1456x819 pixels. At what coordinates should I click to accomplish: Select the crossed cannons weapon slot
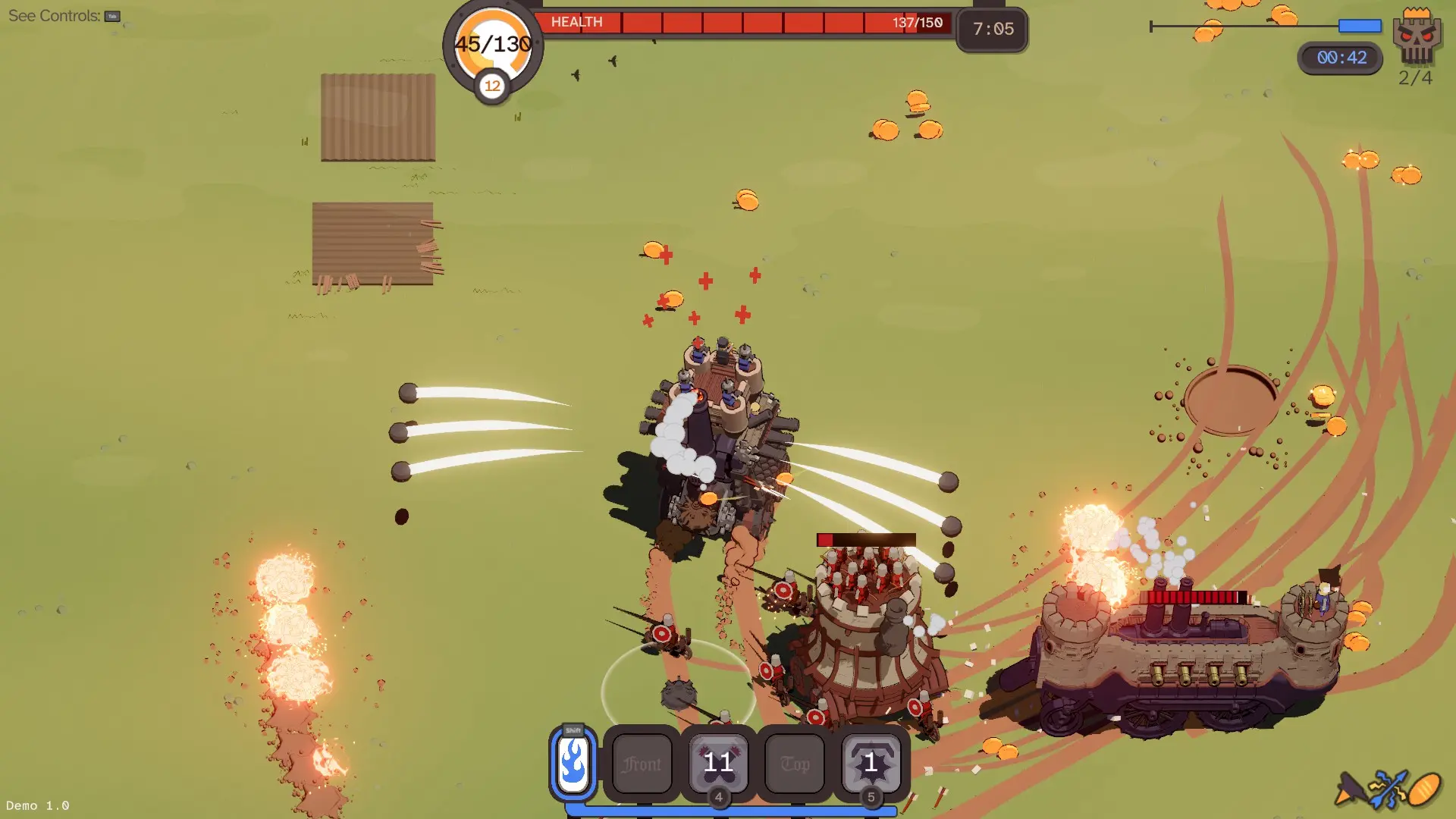click(x=718, y=764)
